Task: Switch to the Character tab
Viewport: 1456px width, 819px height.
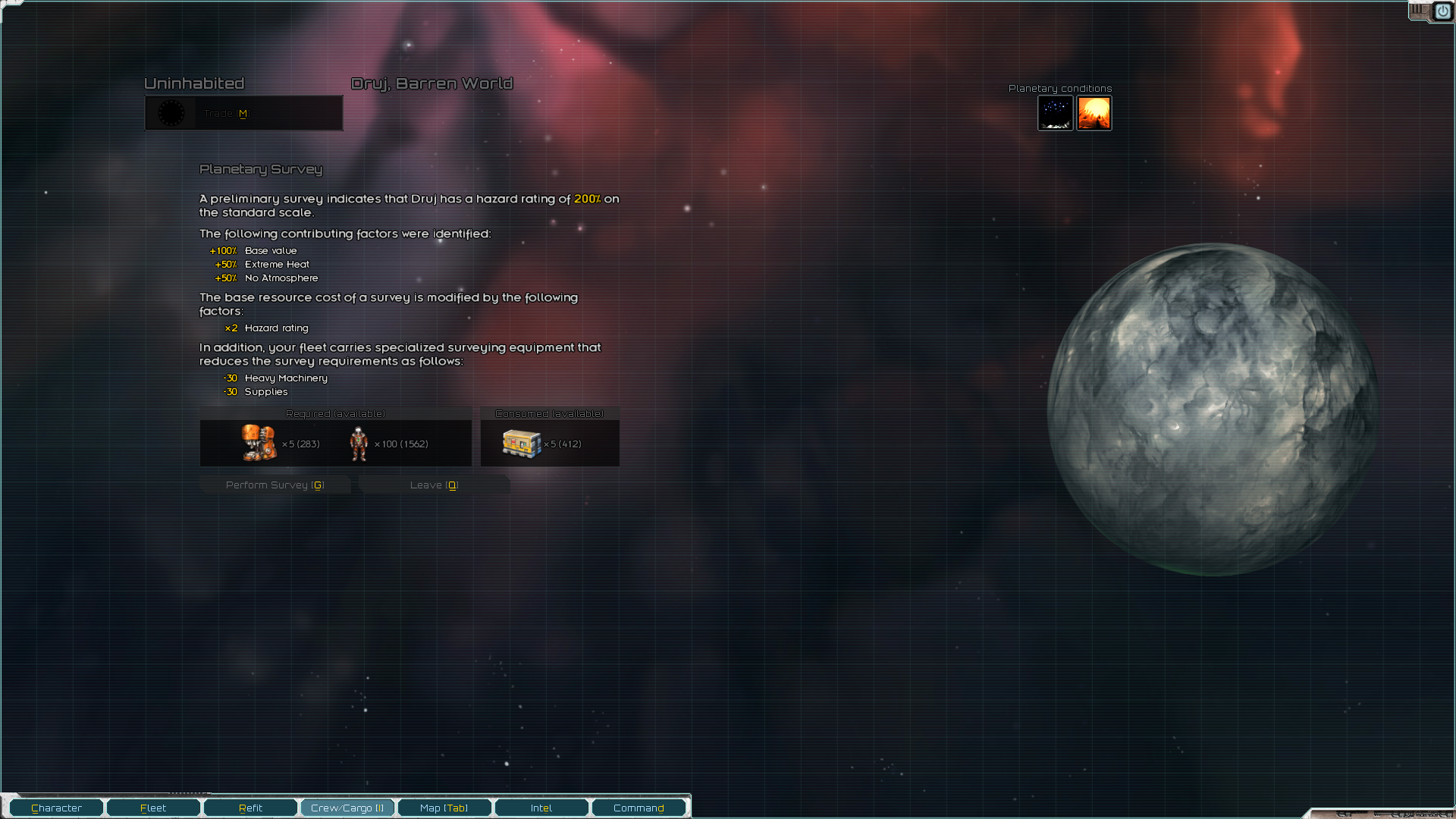Action: [x=55, y=807]
